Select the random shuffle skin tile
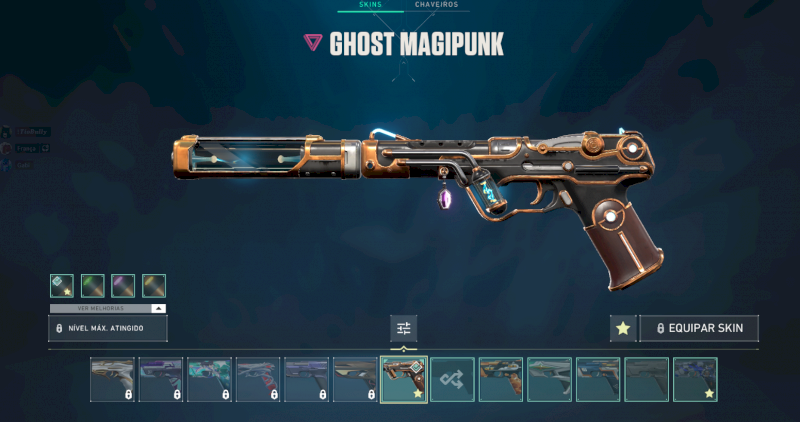 pyautogui.click(x=452, y=380)
